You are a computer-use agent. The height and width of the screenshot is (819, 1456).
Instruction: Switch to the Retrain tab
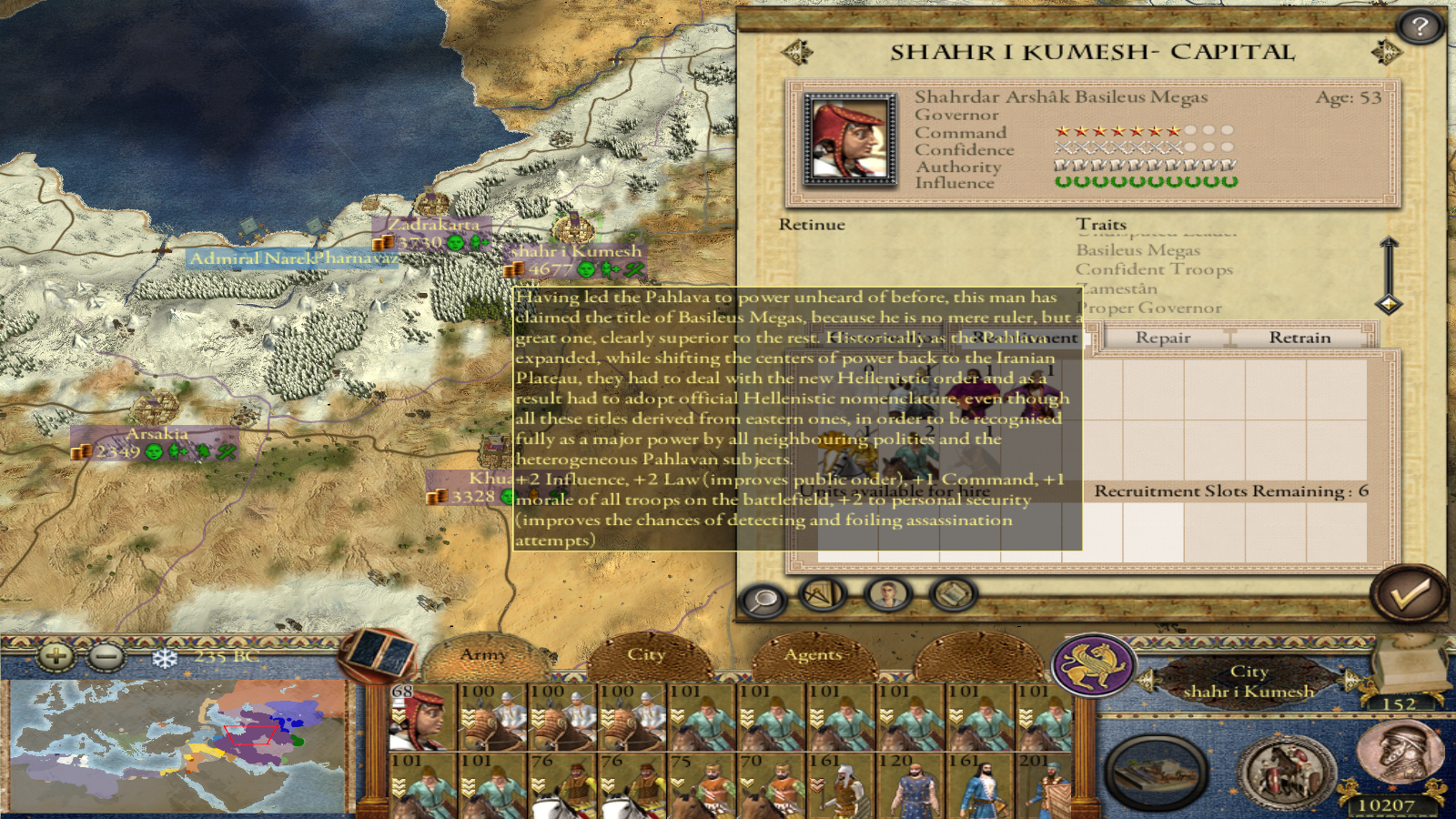pos(1299,338)
